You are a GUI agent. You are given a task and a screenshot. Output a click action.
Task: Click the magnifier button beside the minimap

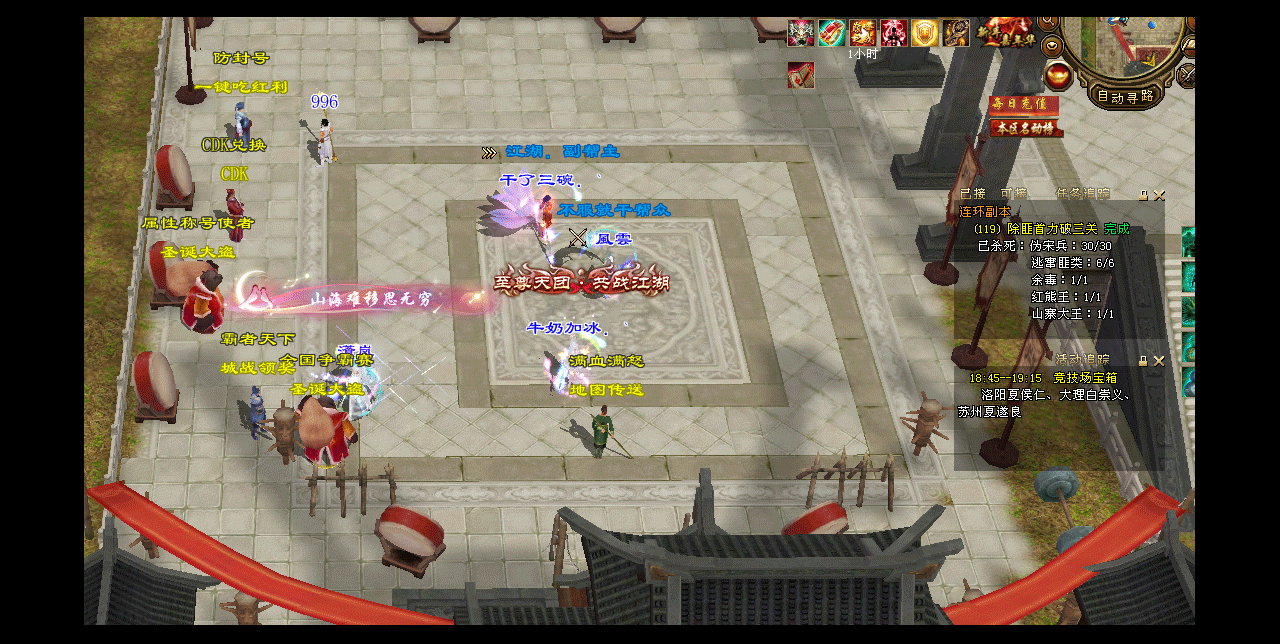pos(1048,21)
